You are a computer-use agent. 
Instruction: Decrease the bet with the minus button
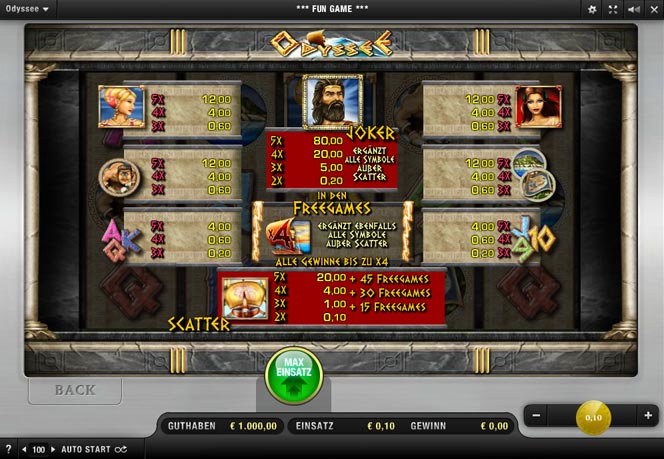tap(536, 415)
